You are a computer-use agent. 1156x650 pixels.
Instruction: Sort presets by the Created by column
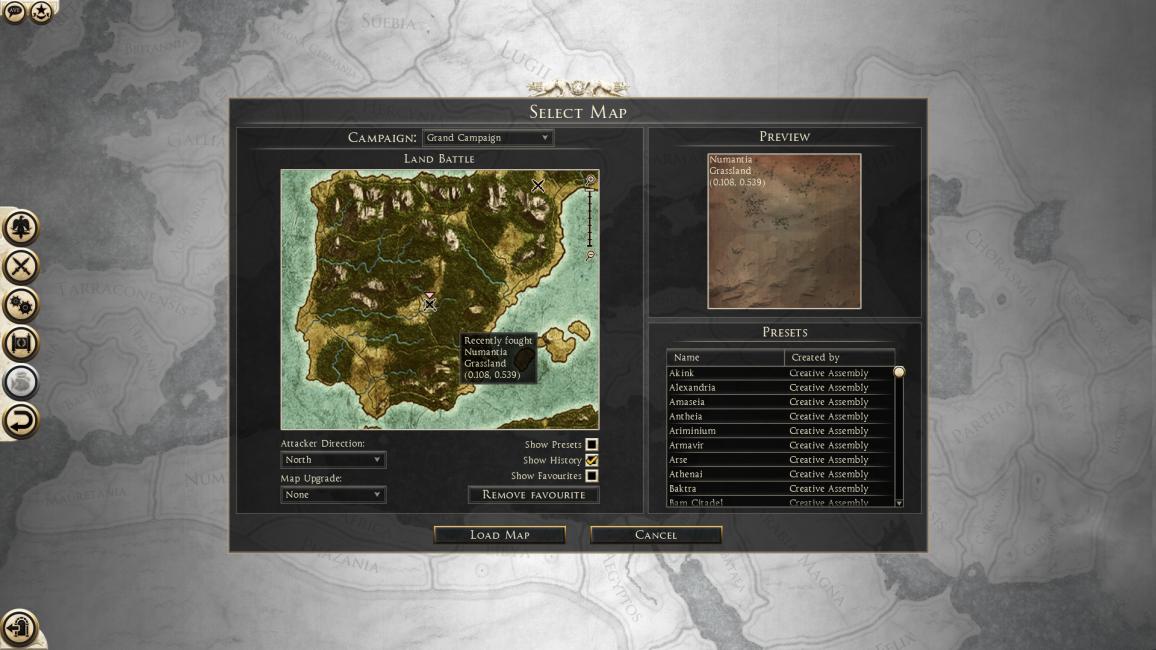tap(838, 357)
